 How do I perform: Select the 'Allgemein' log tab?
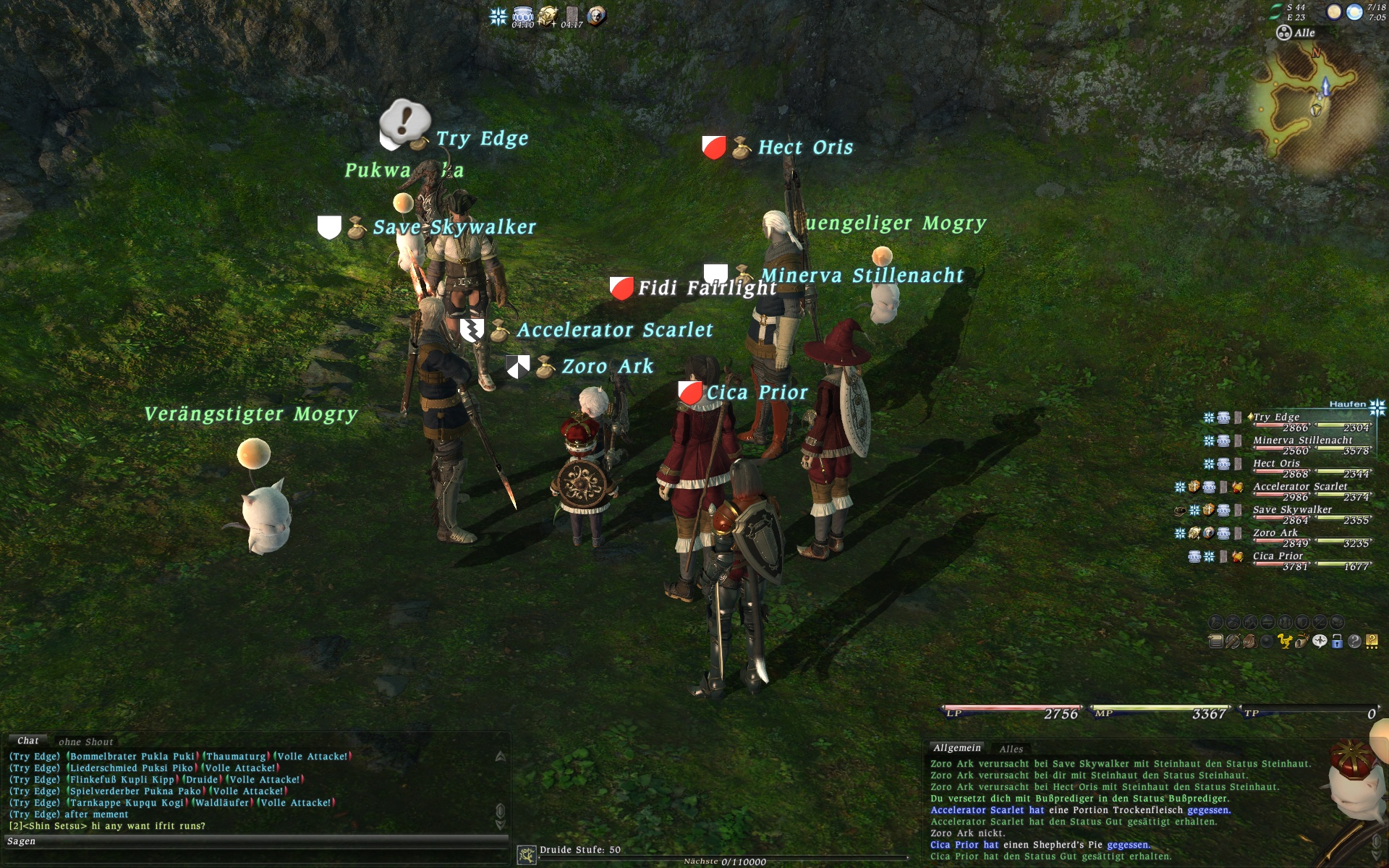(x=956, y=748)
